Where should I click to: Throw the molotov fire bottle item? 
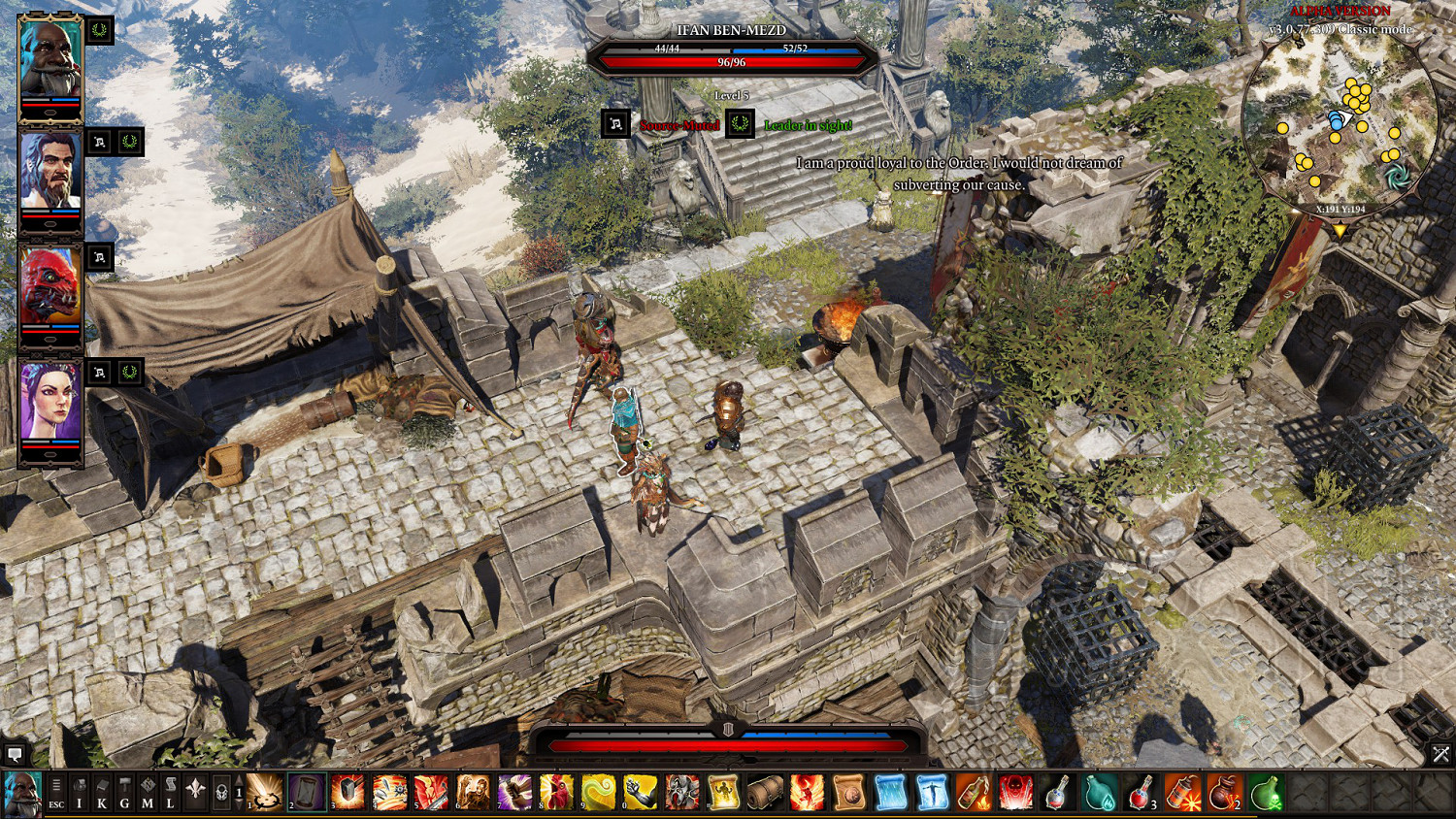coord(974,792)
